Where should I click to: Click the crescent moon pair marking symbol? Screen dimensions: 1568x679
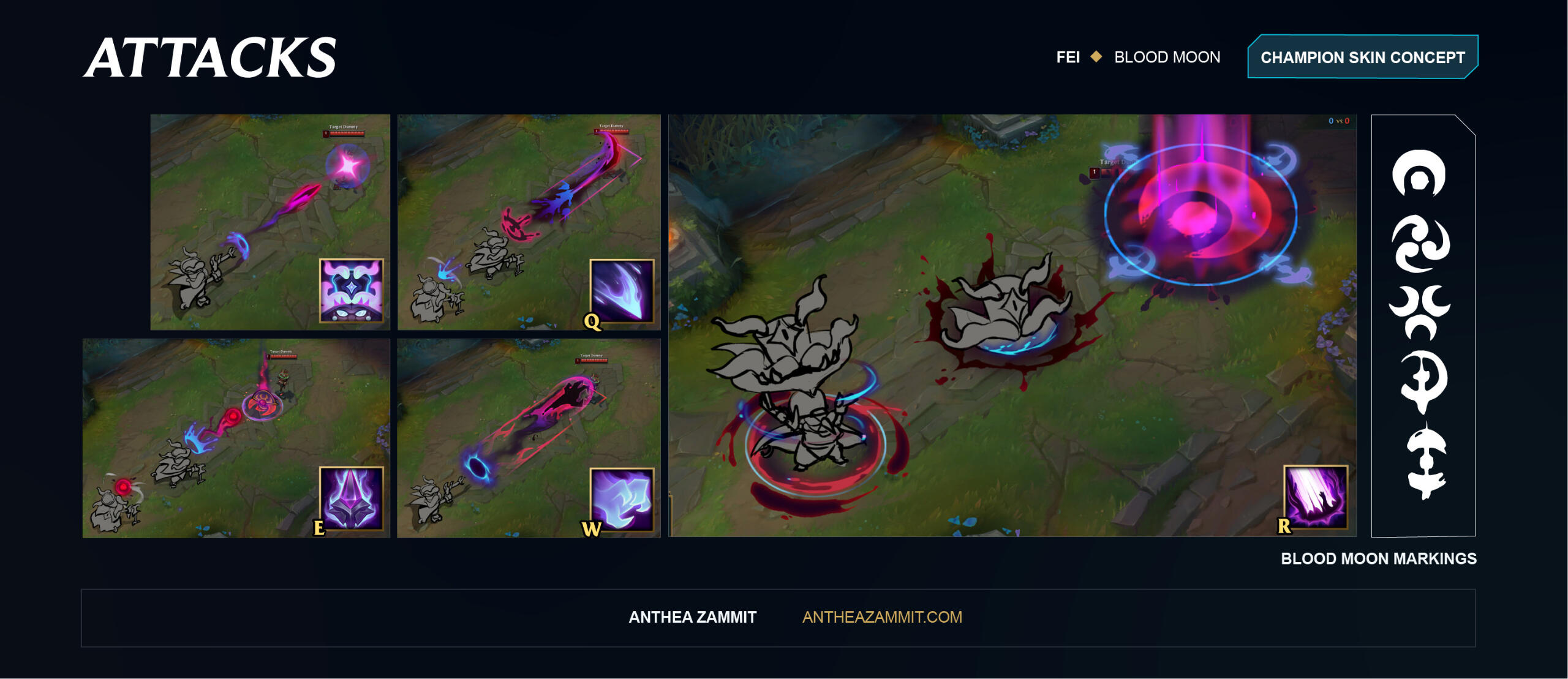coord(1420,307)
